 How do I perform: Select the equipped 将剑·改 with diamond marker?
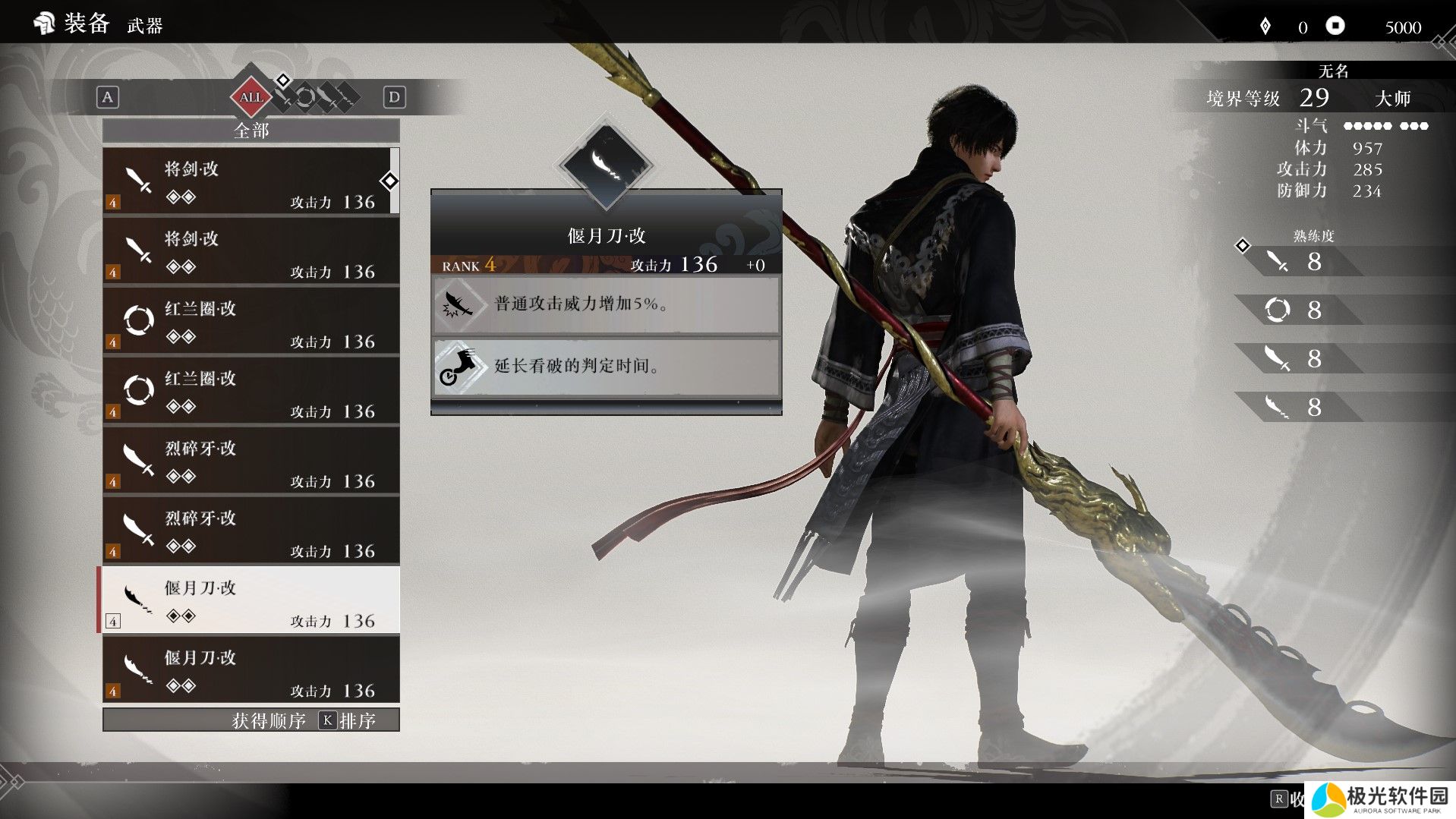(251, 182)
